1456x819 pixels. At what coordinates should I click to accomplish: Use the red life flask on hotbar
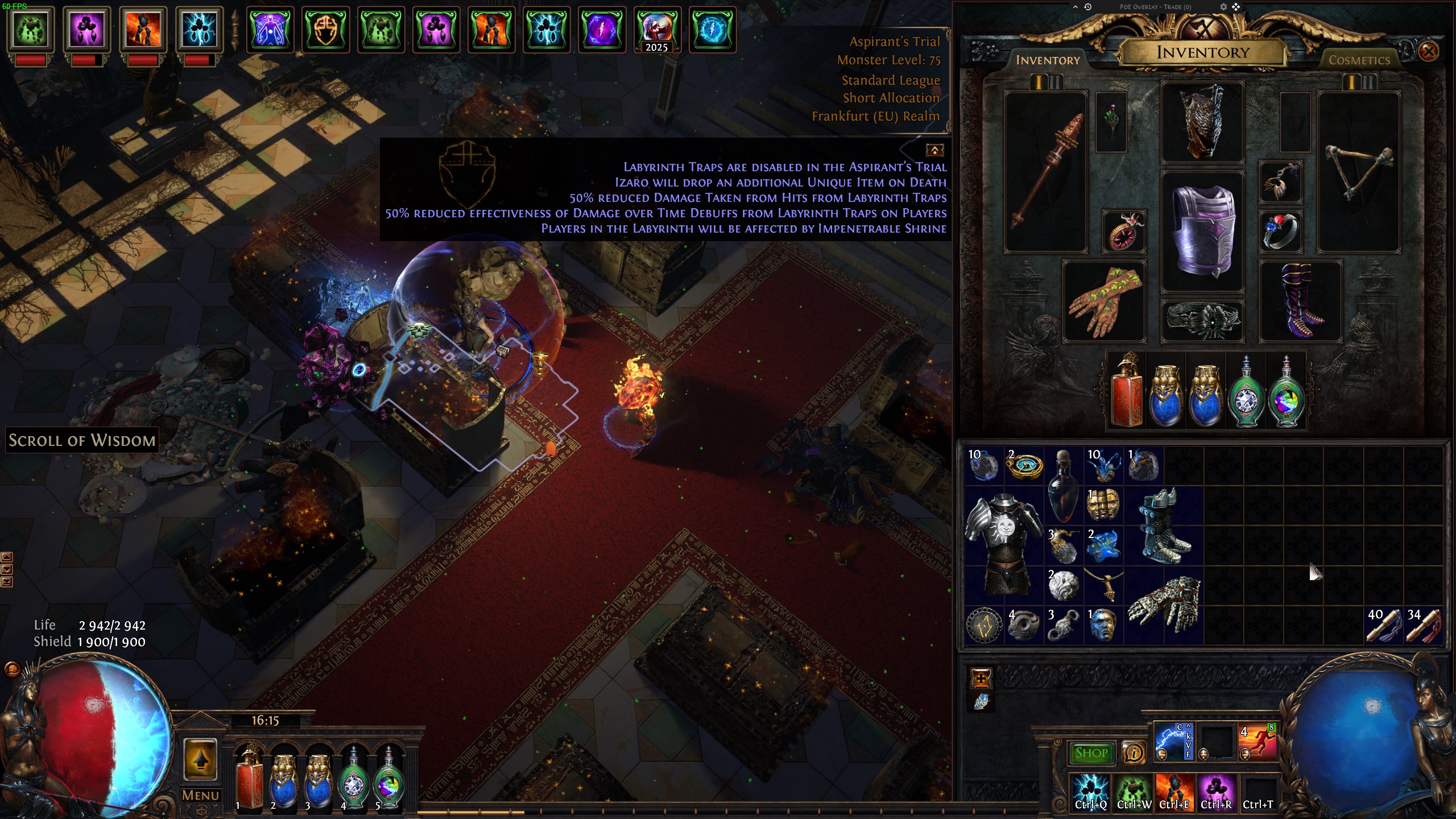tap(249, 777)
